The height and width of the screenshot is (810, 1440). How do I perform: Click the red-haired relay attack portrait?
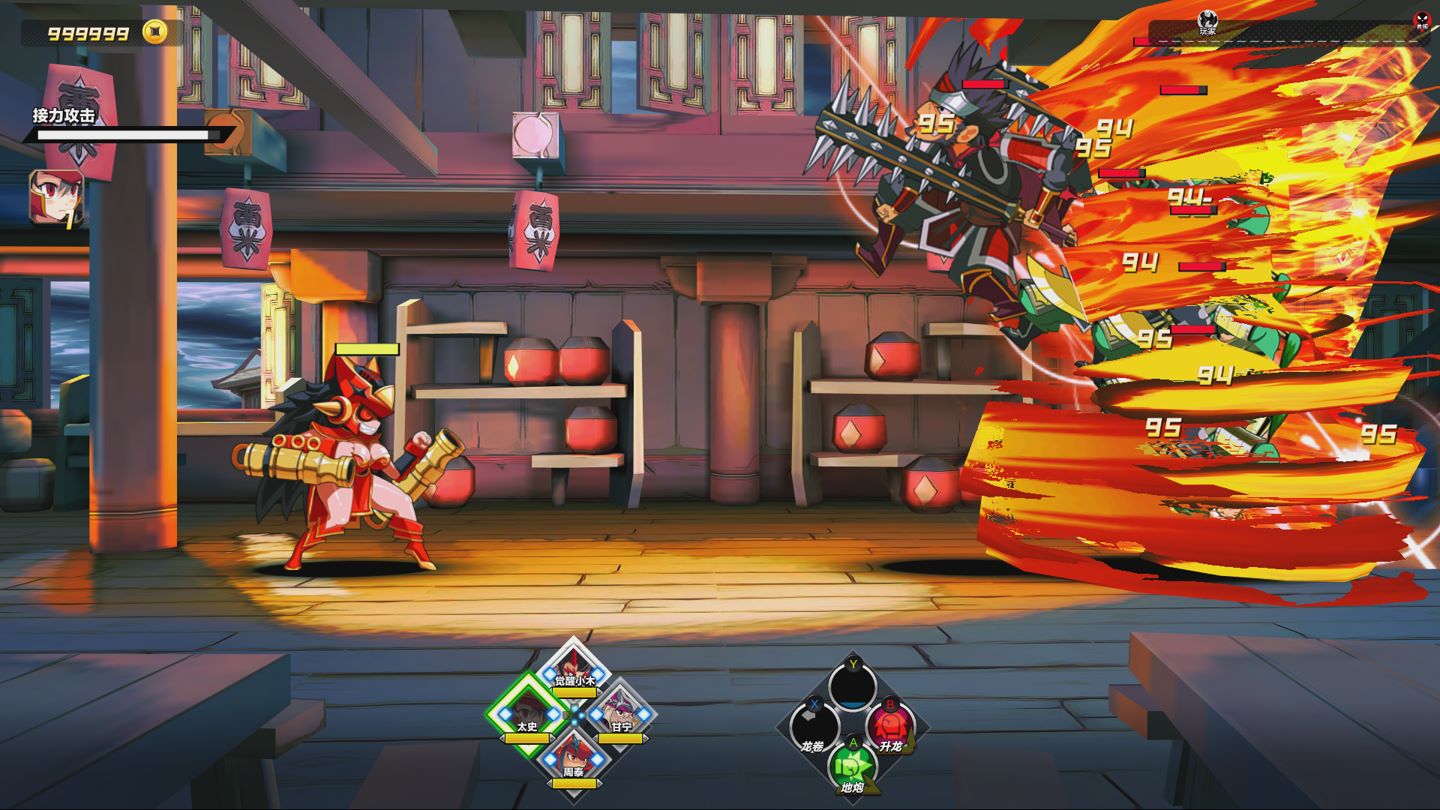[56, 196]
